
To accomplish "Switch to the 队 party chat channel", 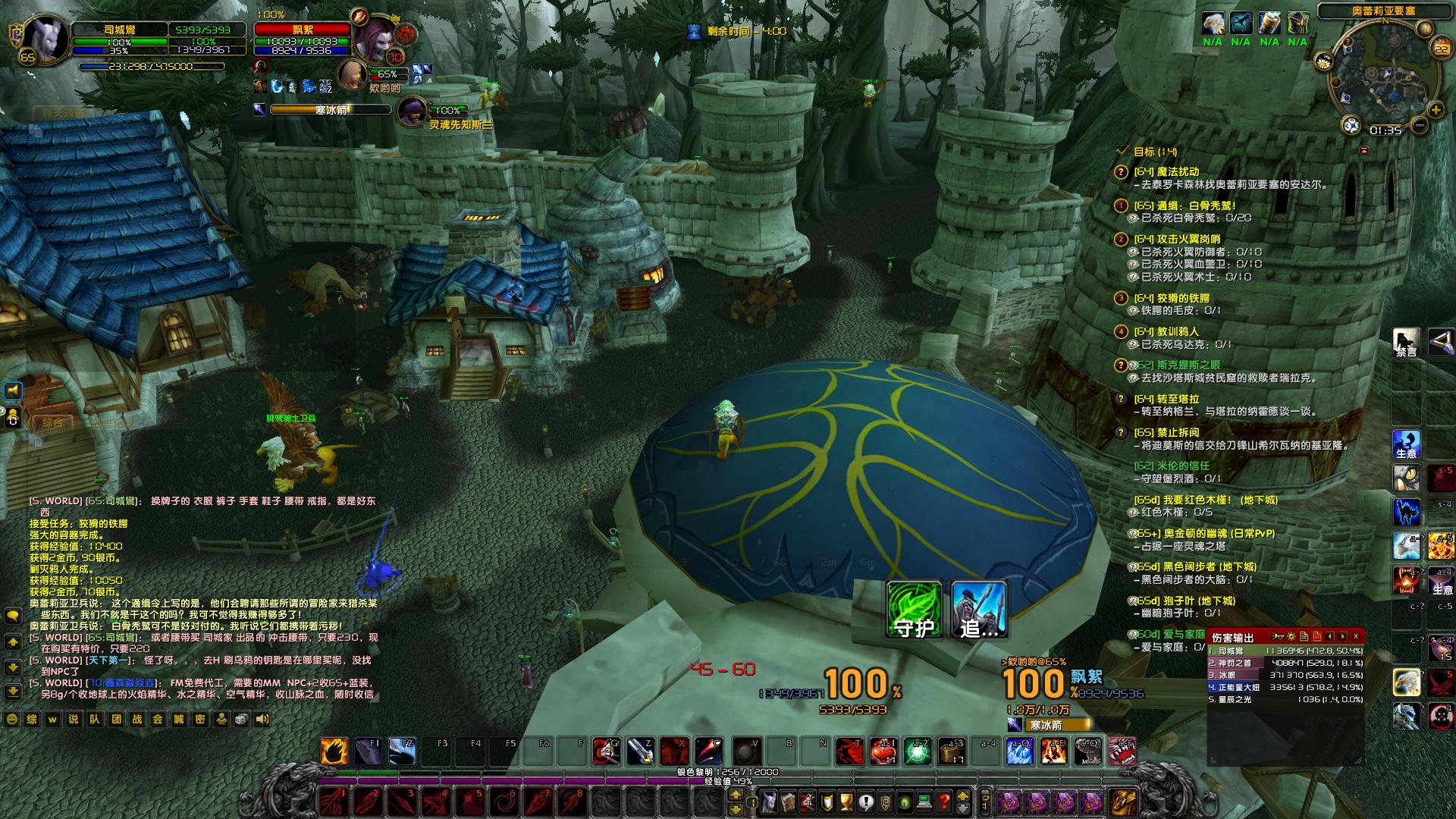I will click(95, 719).
